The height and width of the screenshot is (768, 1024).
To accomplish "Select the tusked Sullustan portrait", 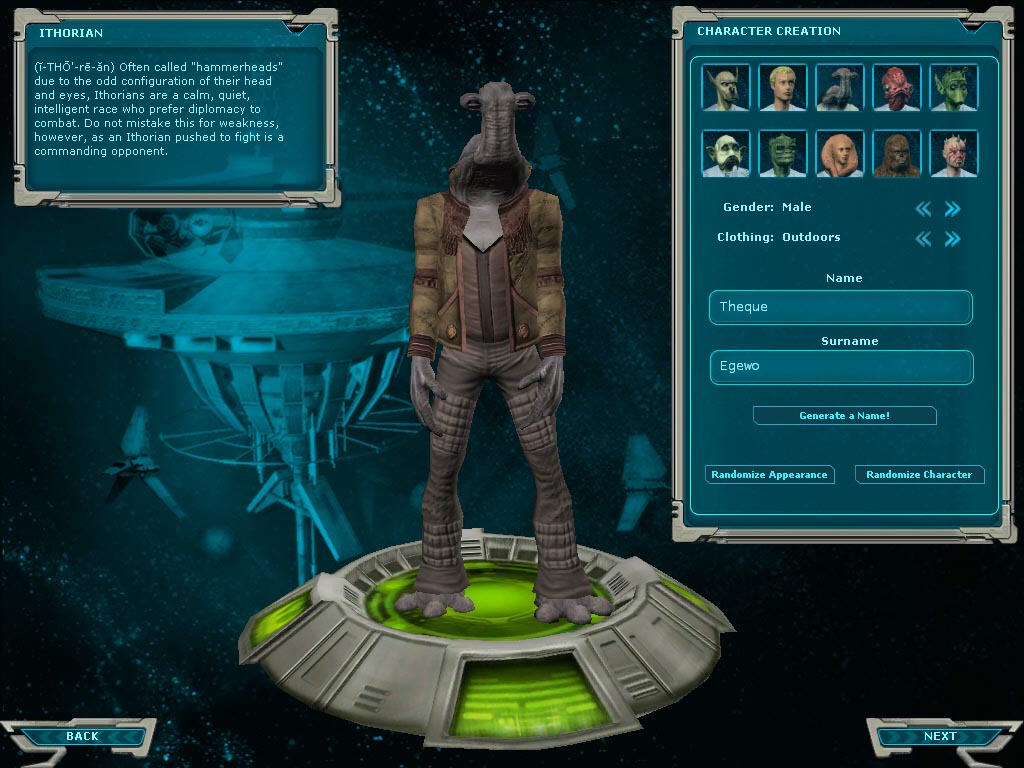I will pyautogui.click(x=726, y=154).
